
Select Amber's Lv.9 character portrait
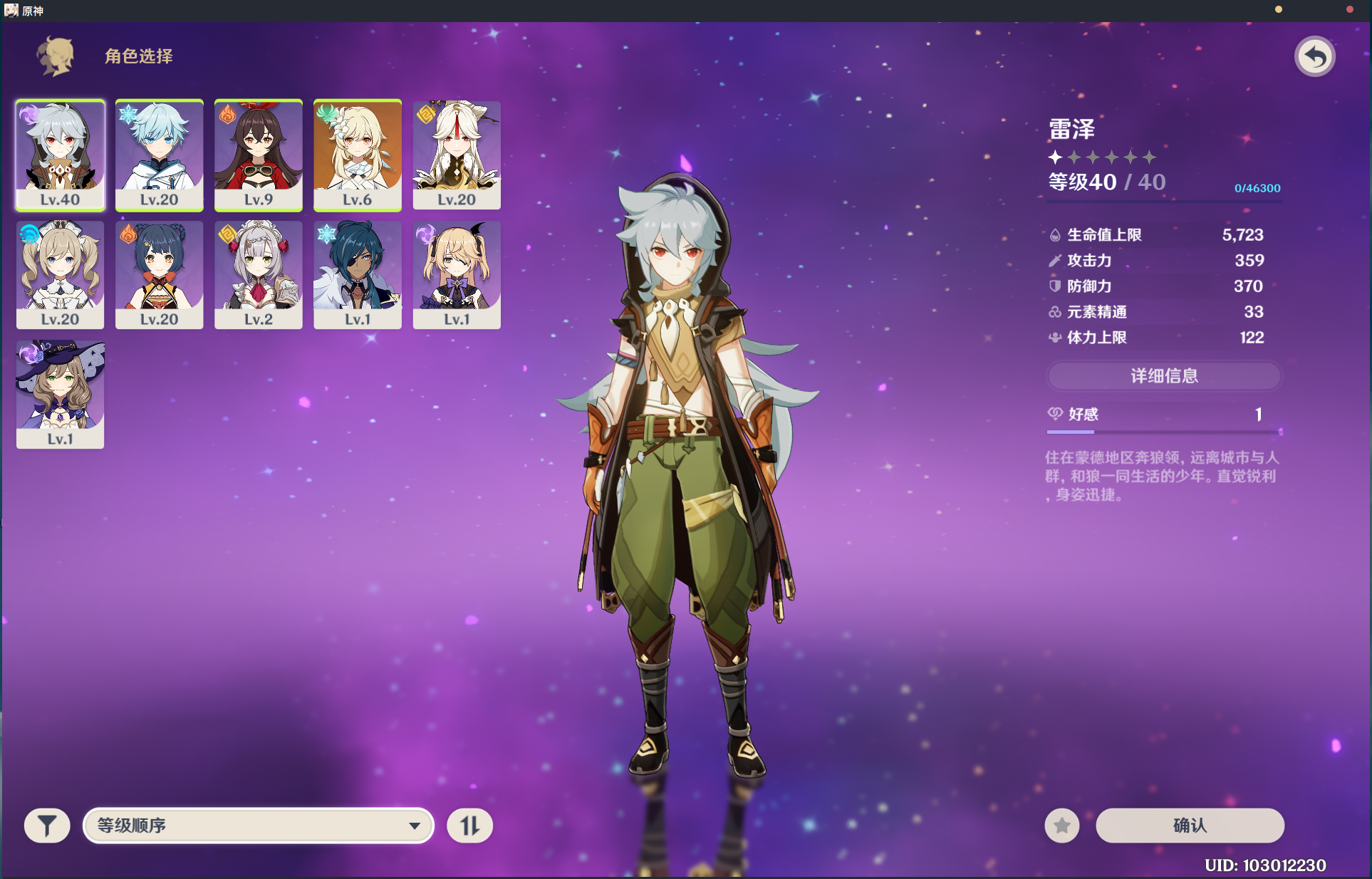(259, 155)
